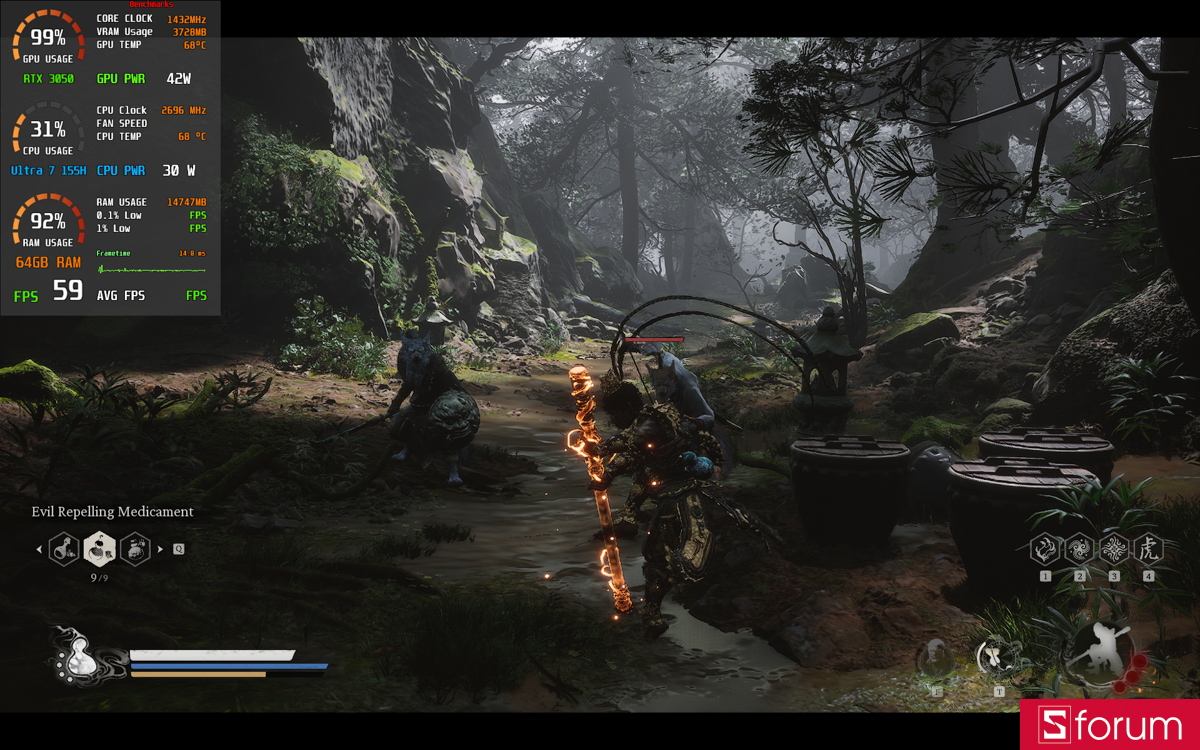Click the monkey staff stance focus icon
Viewport: 1200px width, 750px height.
(x=1103, y=651)
